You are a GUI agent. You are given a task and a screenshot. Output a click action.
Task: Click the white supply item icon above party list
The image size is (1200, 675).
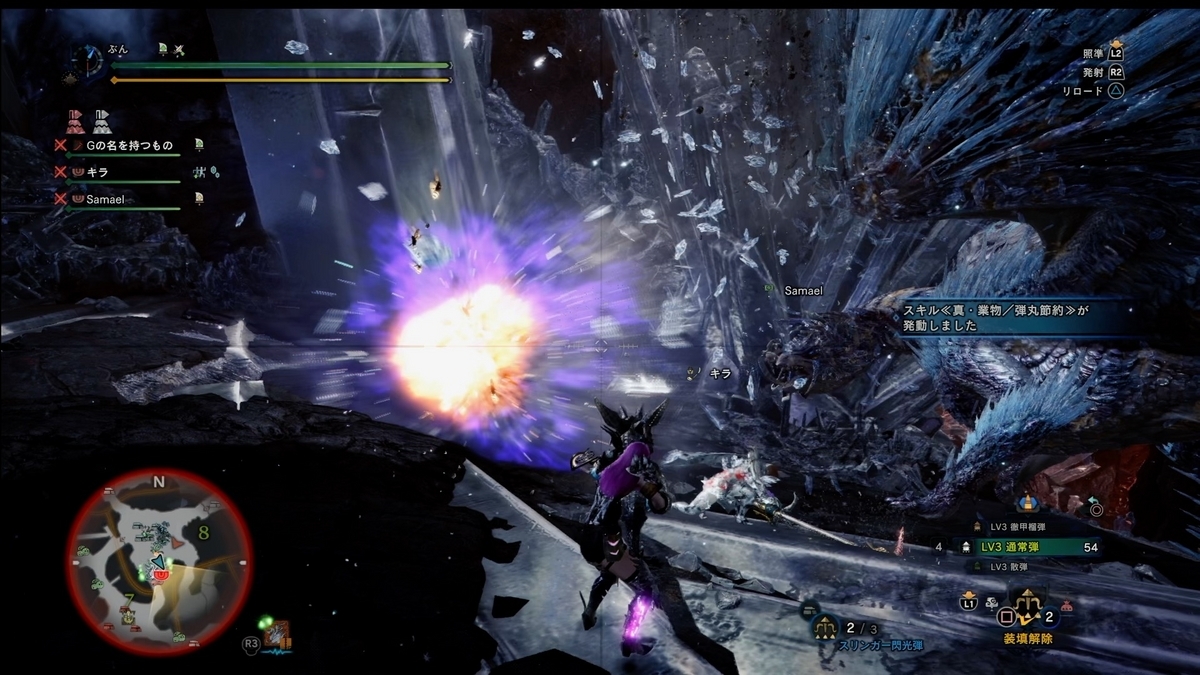pos(102,122)
